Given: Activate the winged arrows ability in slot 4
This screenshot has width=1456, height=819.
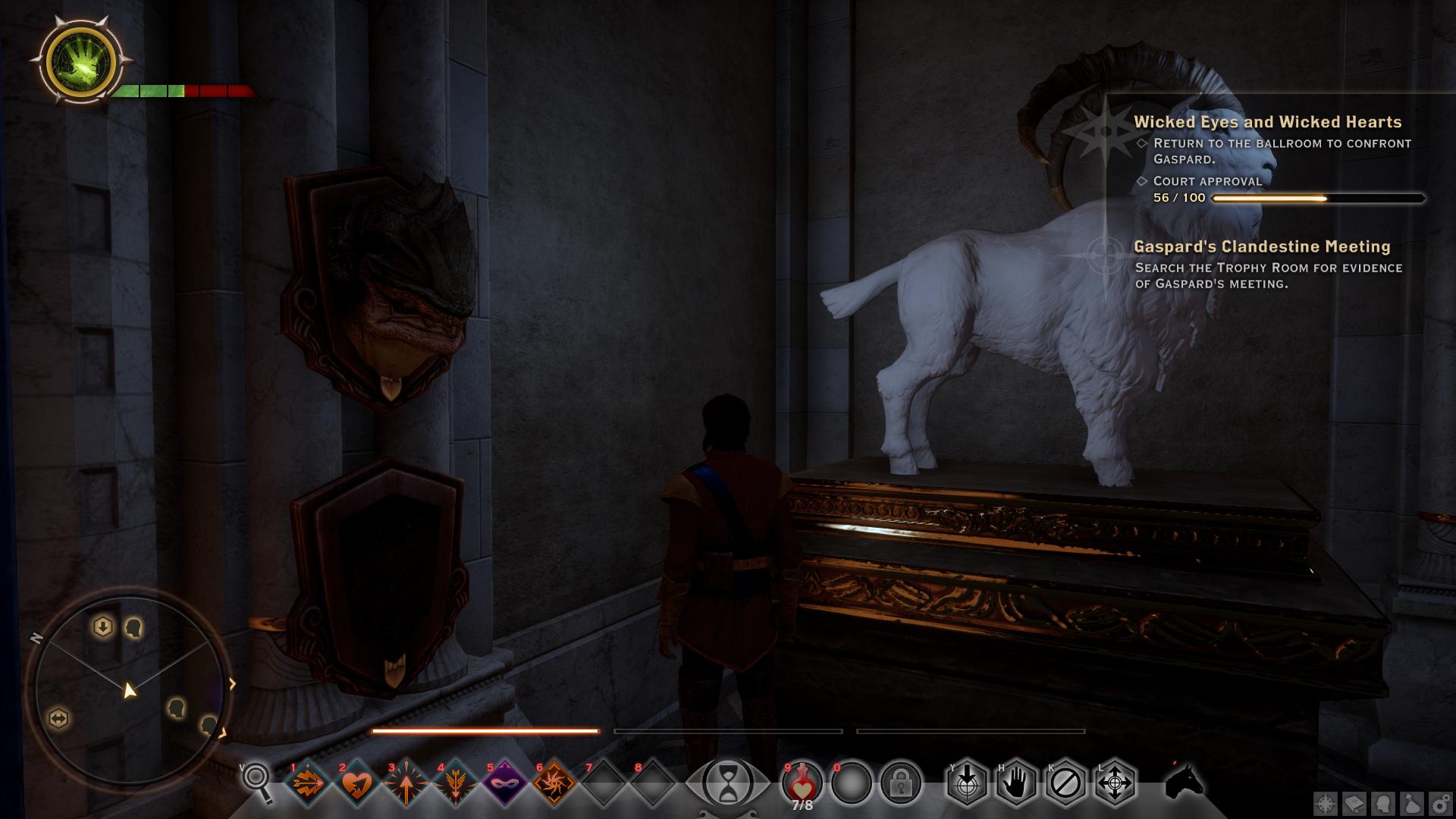Looking at the screenshot, I should click(x=456, y=783).
